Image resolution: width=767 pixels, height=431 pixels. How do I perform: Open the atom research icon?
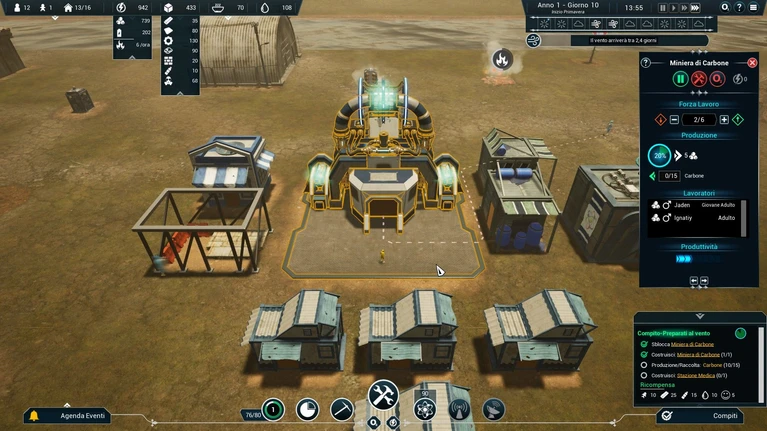pyautogui.click(x=425, y=409)
